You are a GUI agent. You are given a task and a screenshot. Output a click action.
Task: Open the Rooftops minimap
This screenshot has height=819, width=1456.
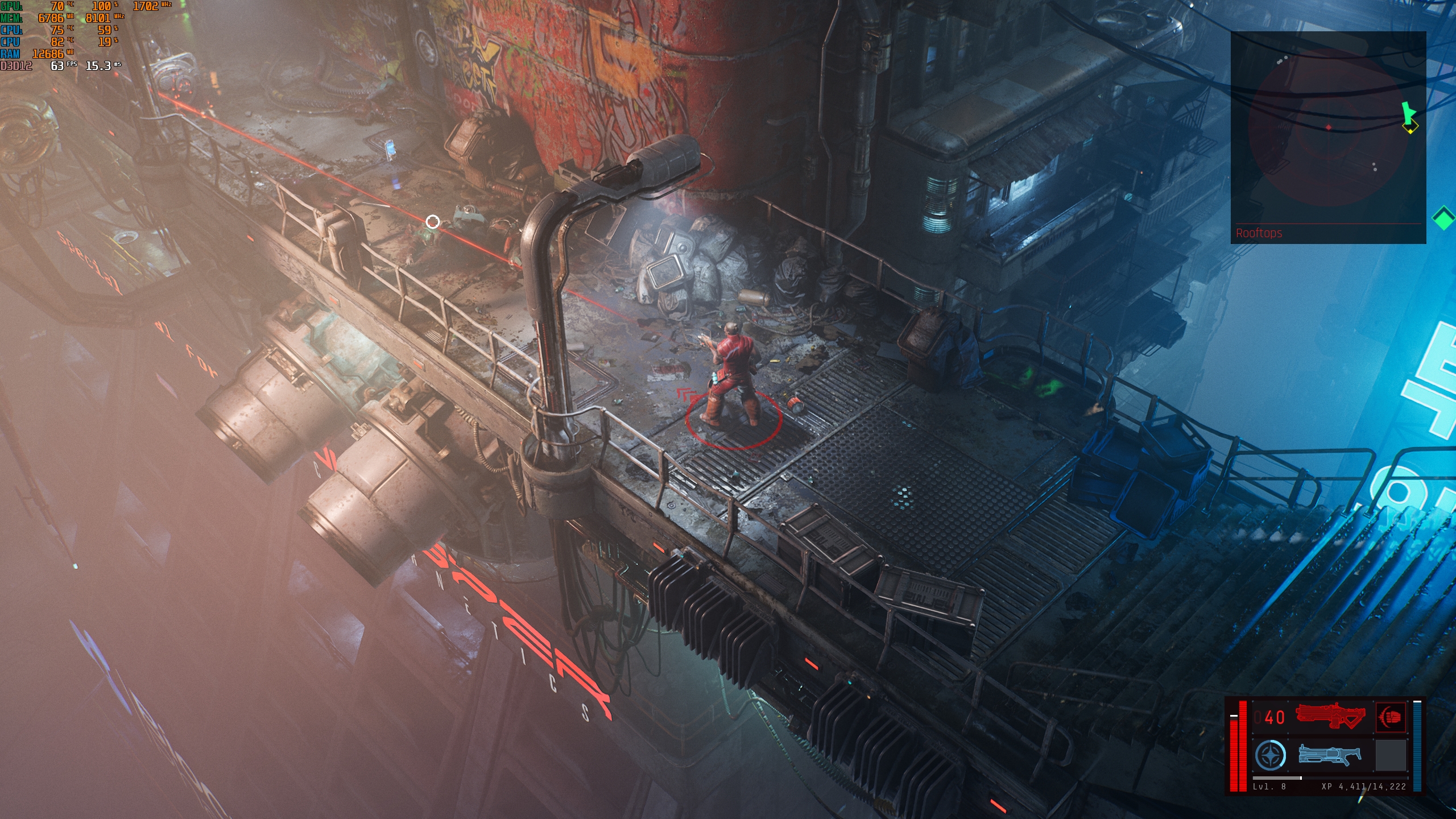(x=1327, y=136)
